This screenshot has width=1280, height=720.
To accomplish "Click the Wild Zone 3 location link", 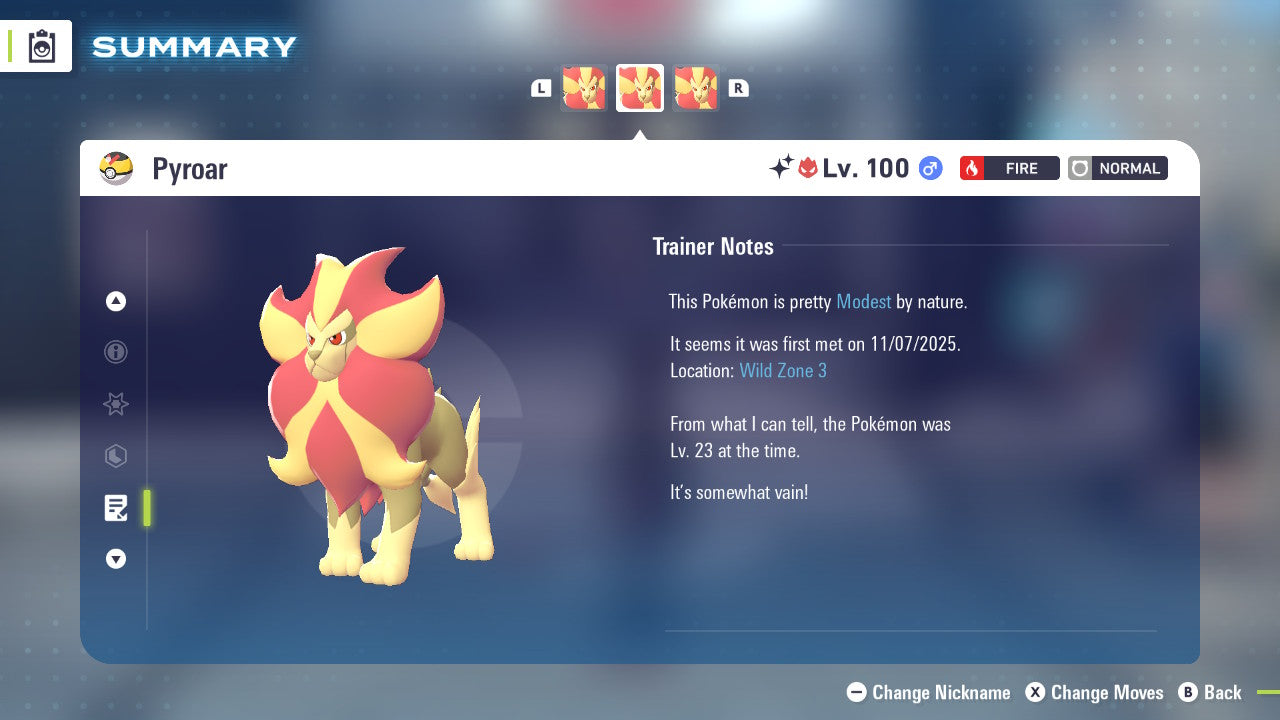I will pos(783,370).
